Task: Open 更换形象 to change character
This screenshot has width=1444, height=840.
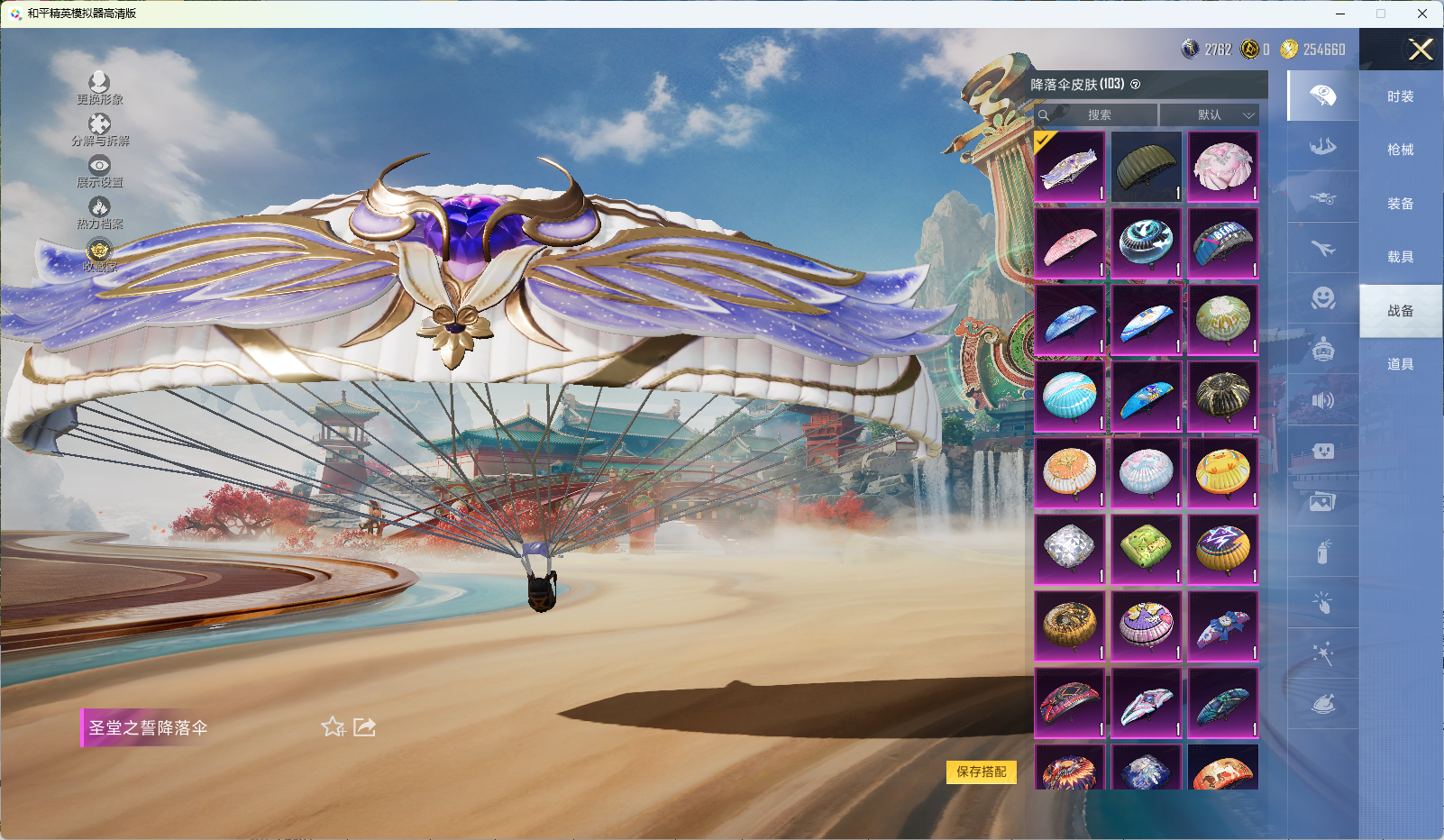Action: (99, 87)
